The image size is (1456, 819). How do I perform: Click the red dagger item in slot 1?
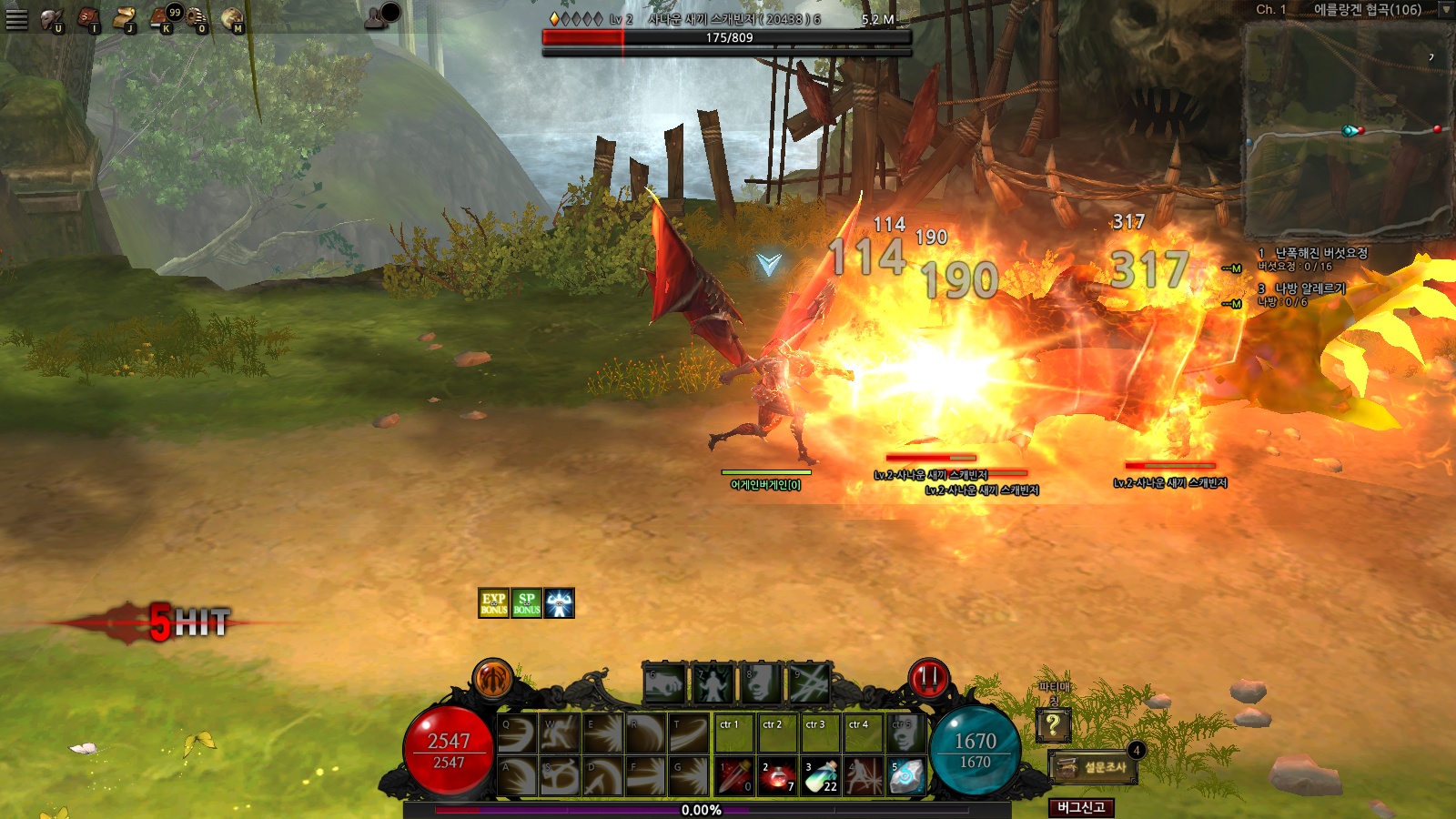click(x=735, y=777)
